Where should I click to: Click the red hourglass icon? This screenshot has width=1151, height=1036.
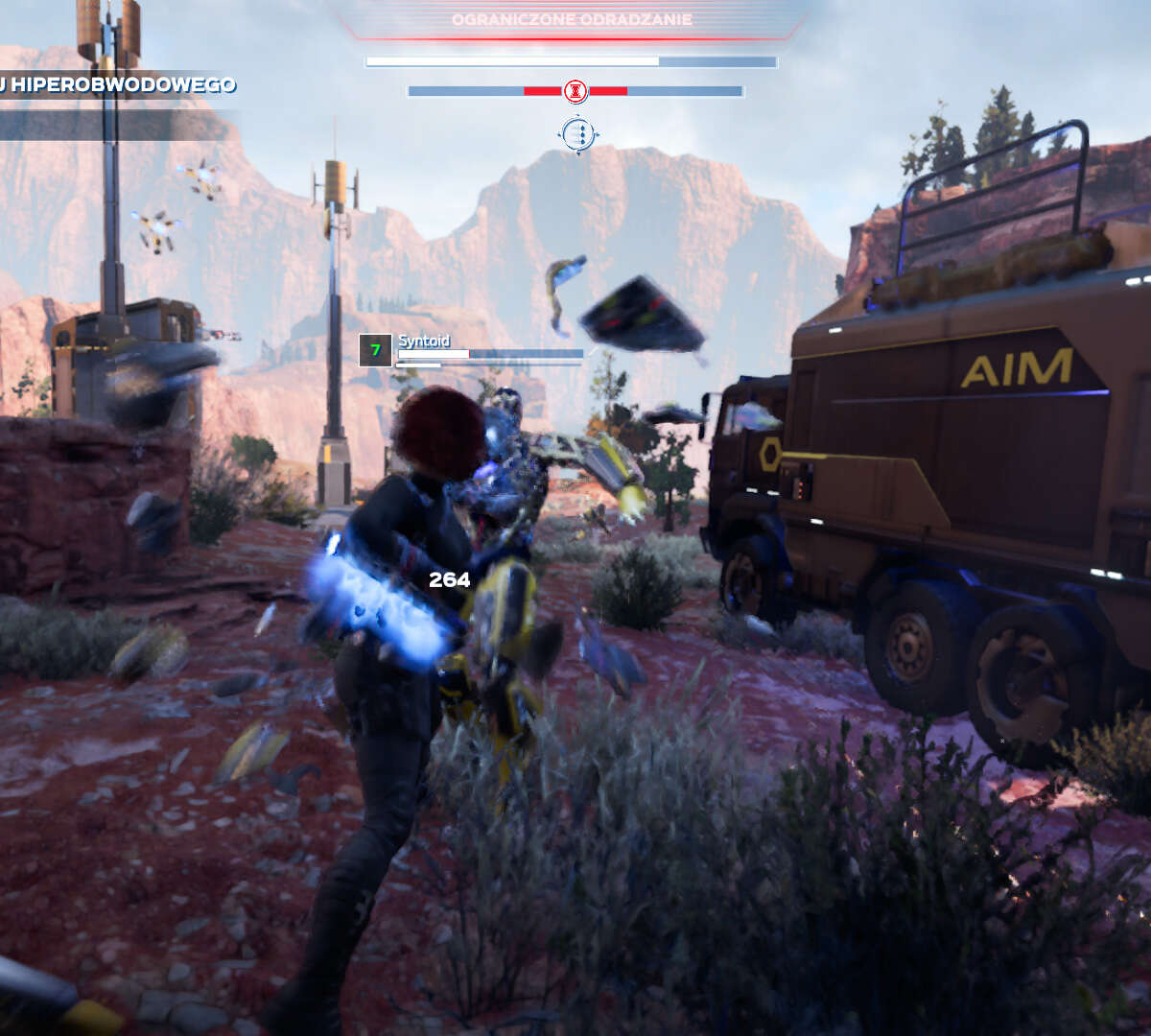575,91
